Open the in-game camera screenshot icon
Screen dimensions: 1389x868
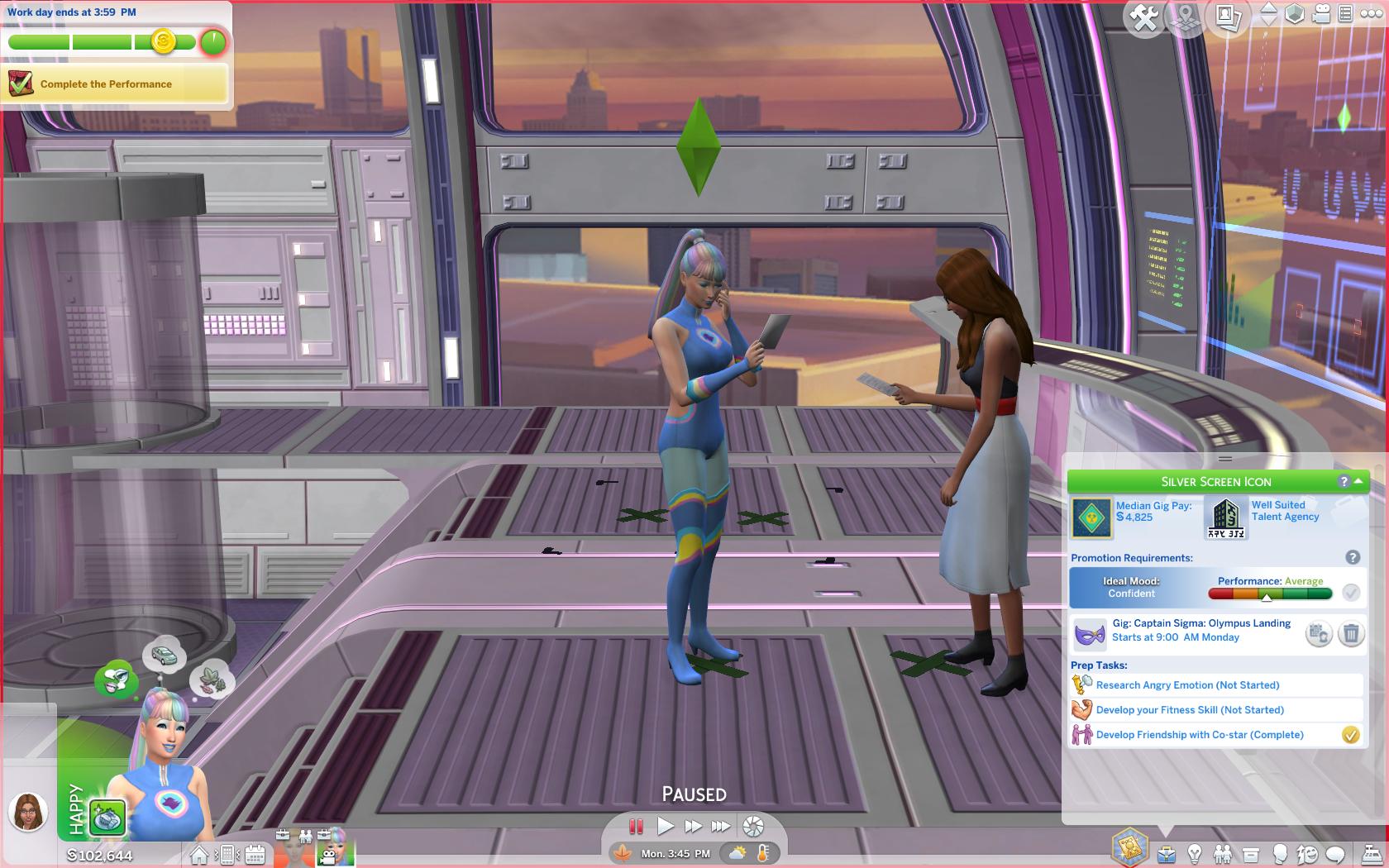(x=1228, y=15)
